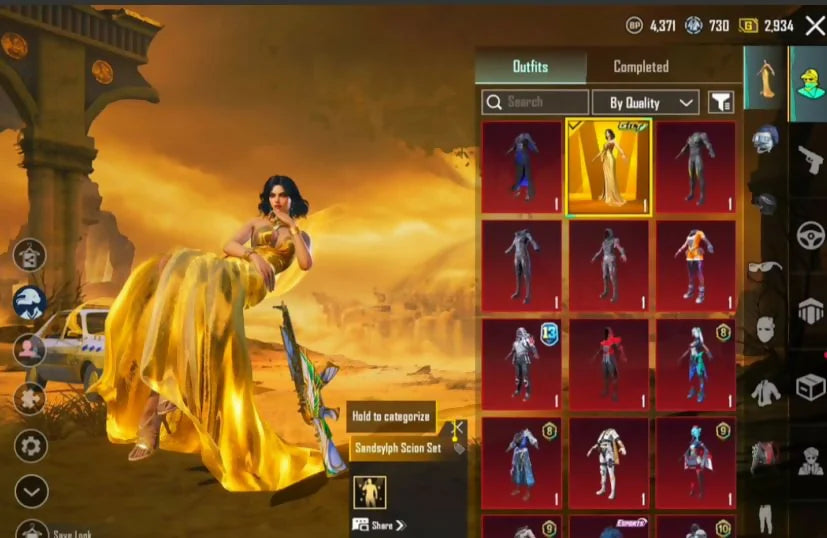Collapse the left side menu arrow
This screenshot has height=538, width=827.
[x=31, y=491]
